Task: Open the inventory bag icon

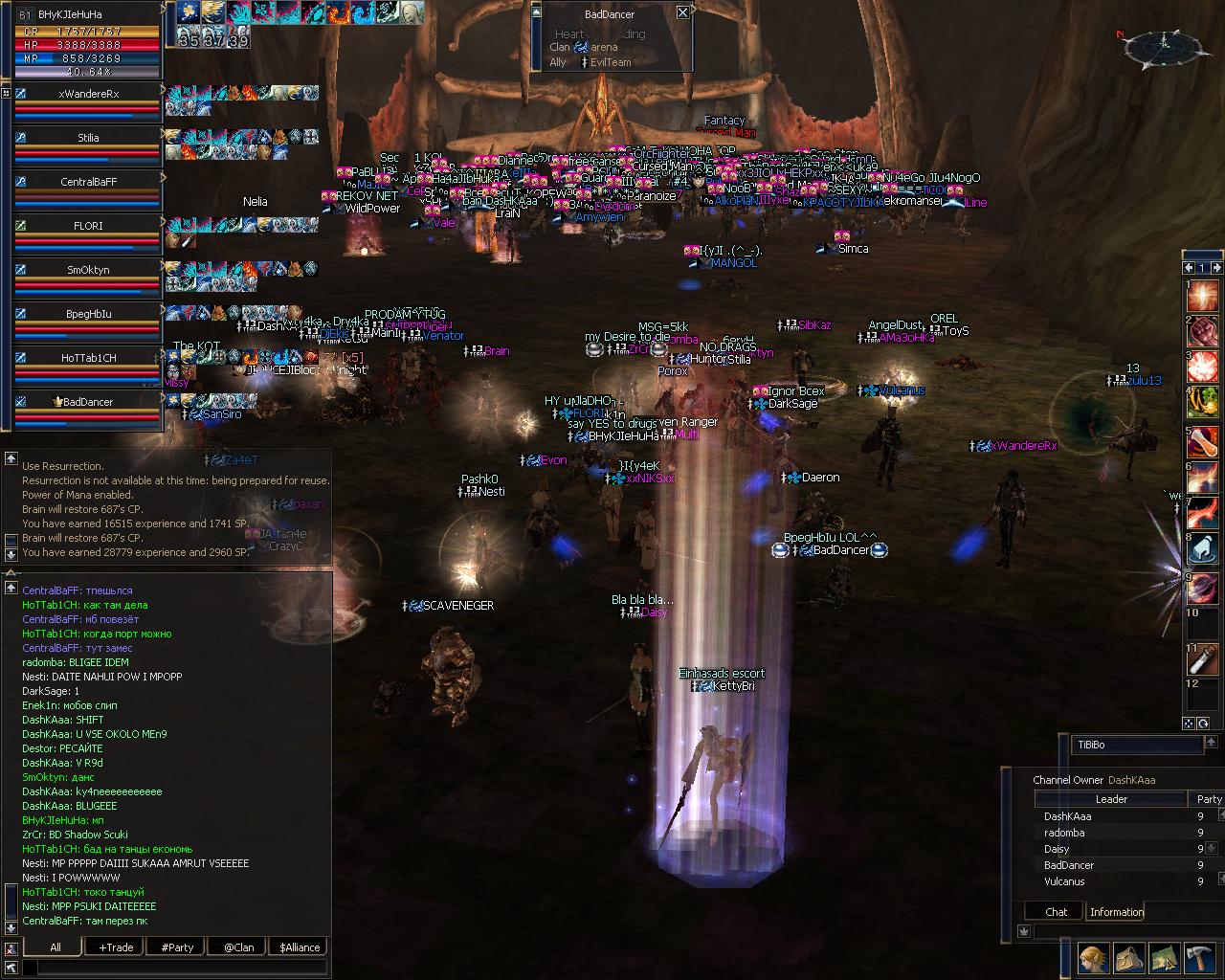Action: click(x=1128, y=957)
